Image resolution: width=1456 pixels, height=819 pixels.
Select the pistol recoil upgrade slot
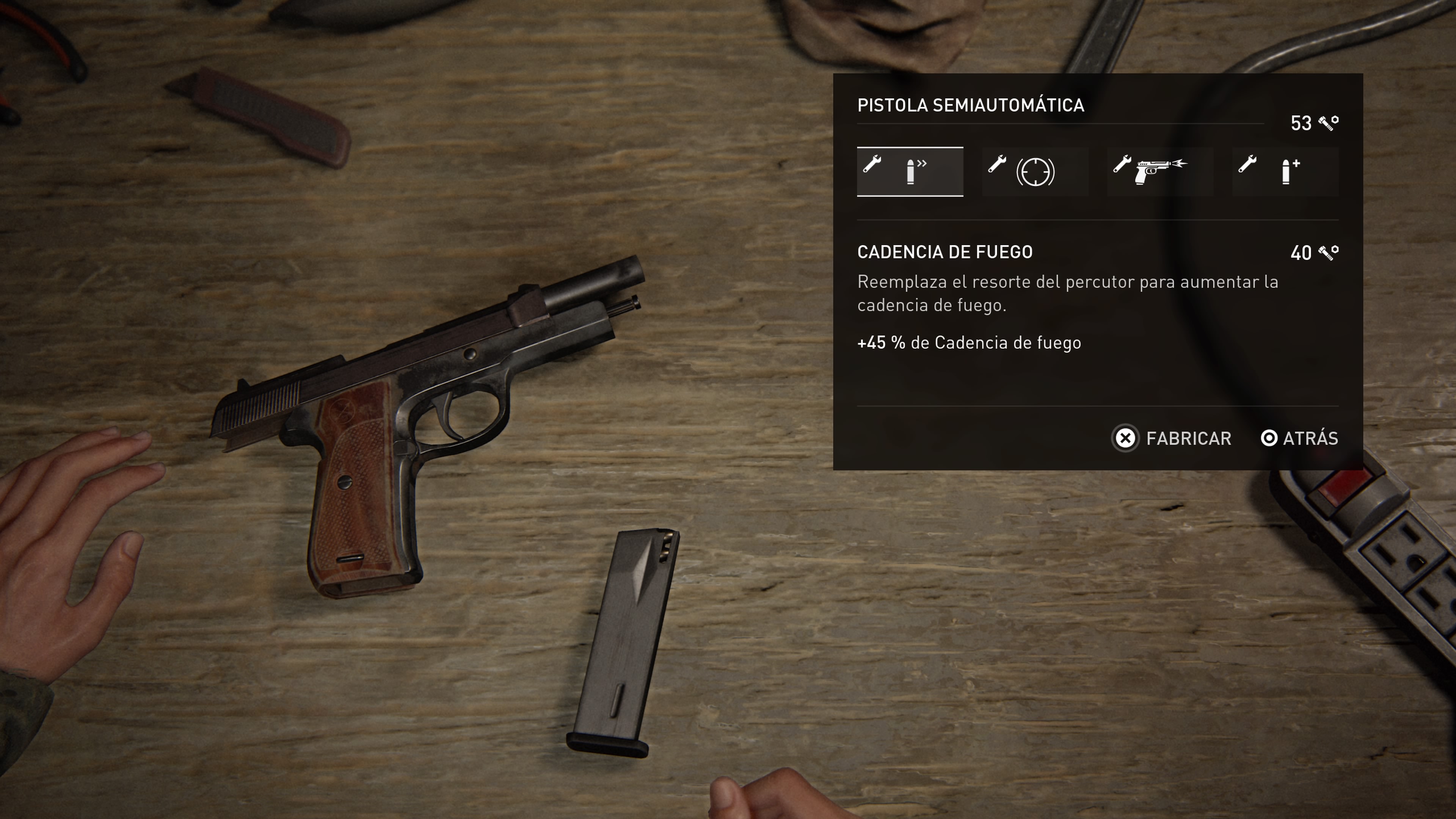pos(1160,172)
